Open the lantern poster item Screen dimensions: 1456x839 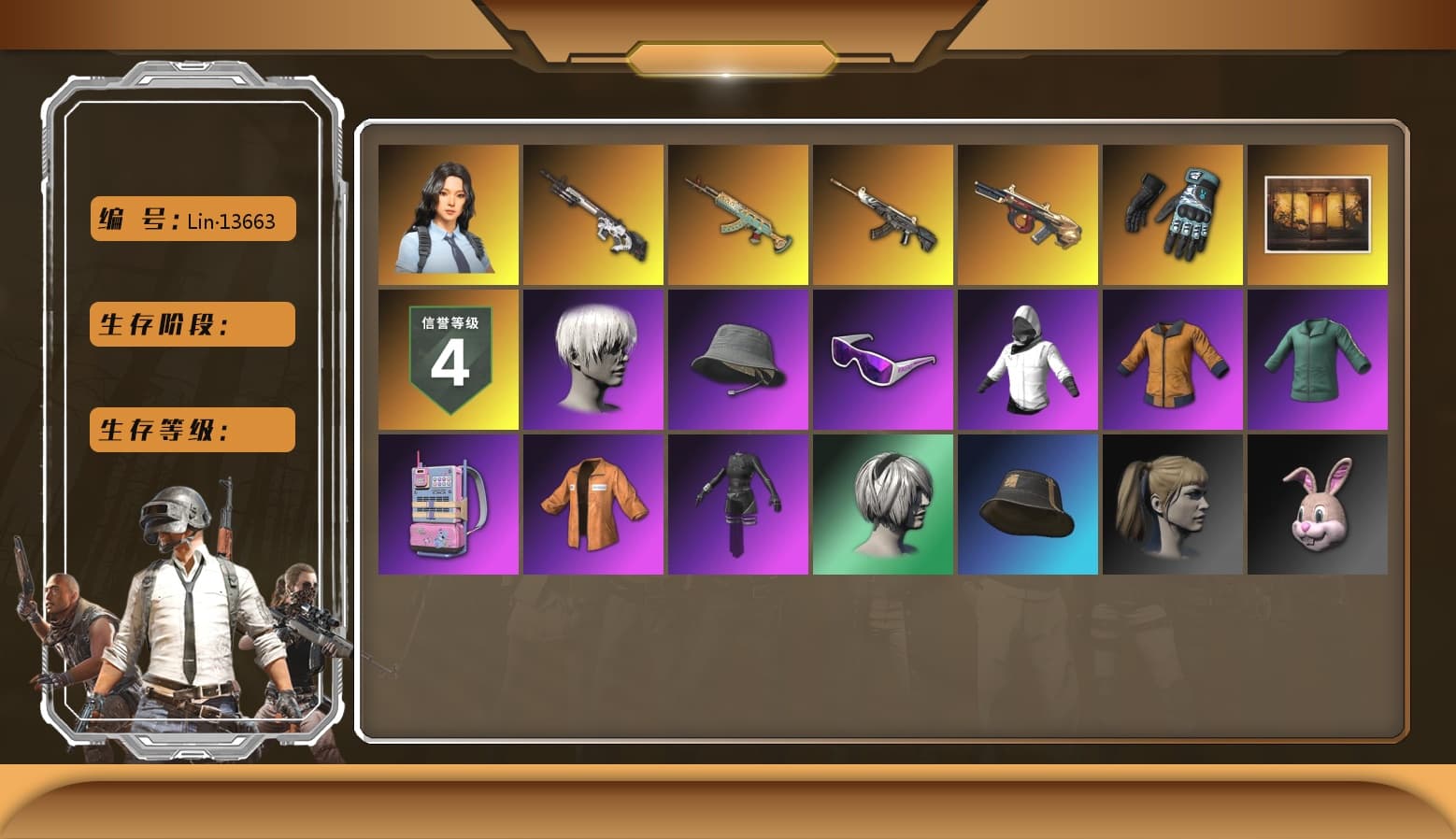click(1319, 213)
